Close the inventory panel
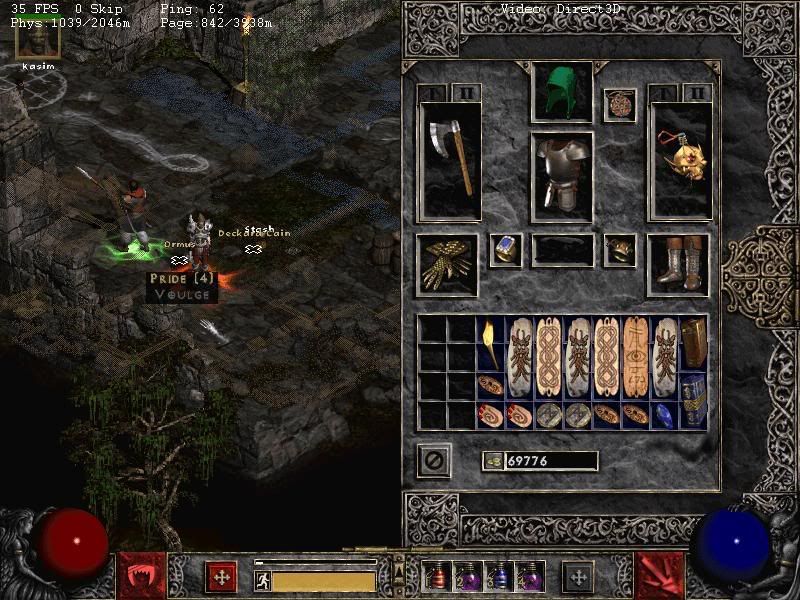The image size is (800, 600). point(434,461)
